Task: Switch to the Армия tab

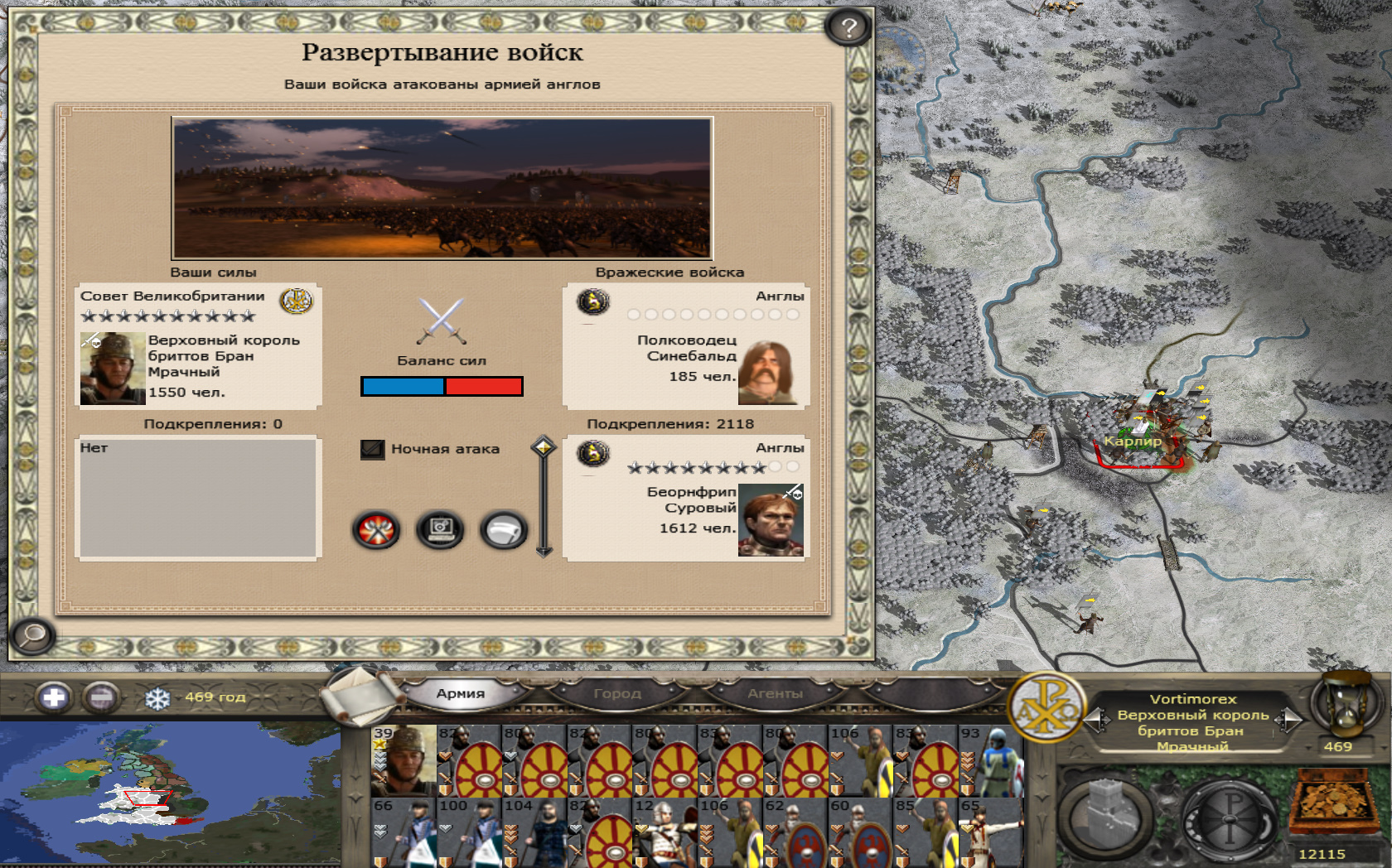Action: (460, 693)
